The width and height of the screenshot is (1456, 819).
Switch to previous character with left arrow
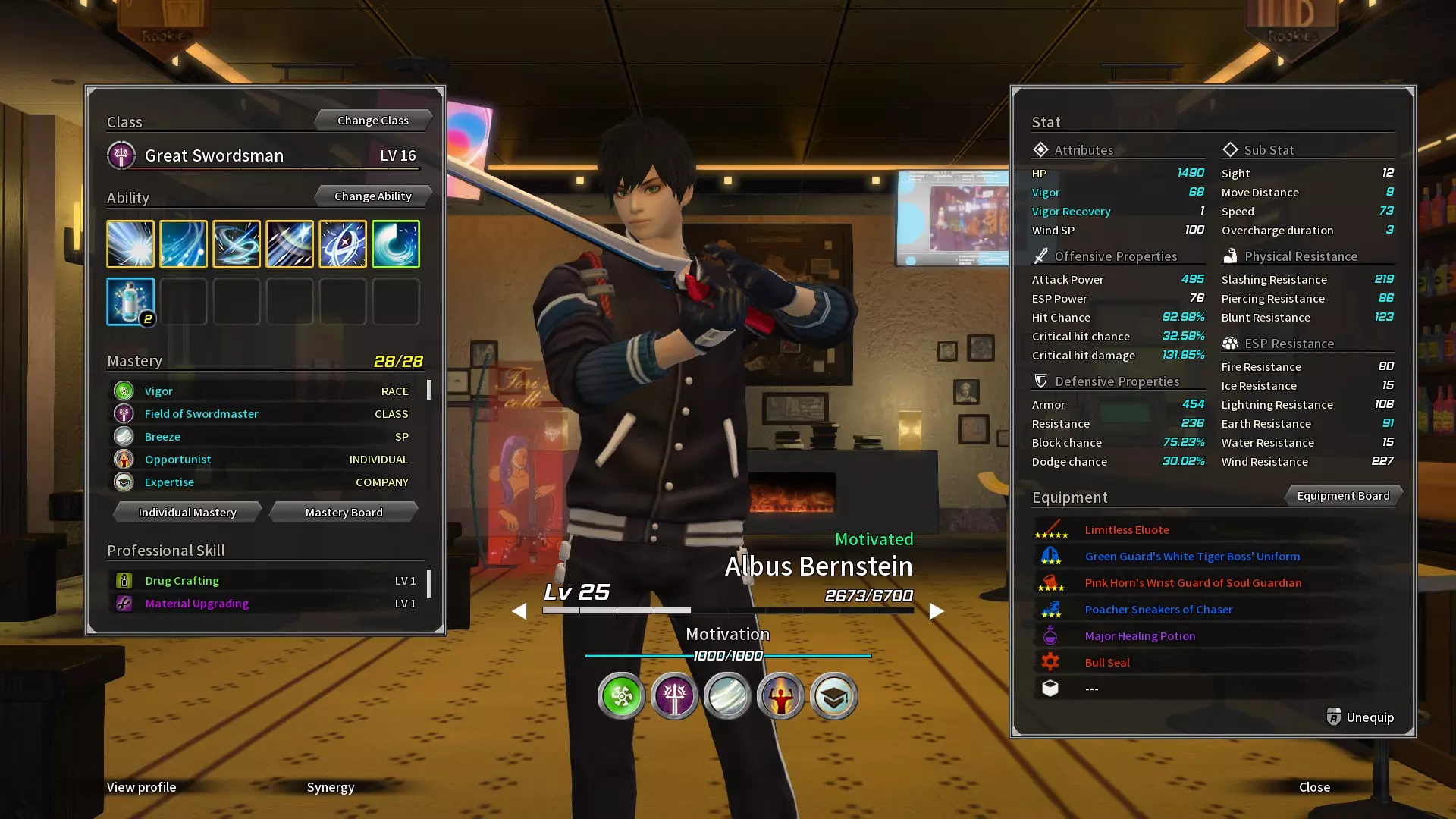(519, 611)
